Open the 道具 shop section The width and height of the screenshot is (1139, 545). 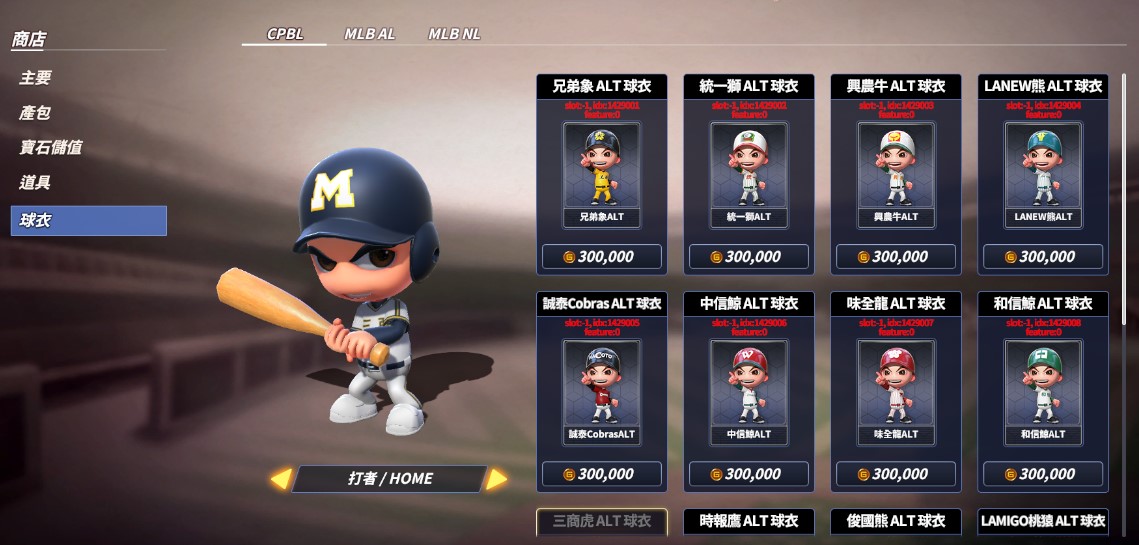pyautogui.click(x=36, y=183)
